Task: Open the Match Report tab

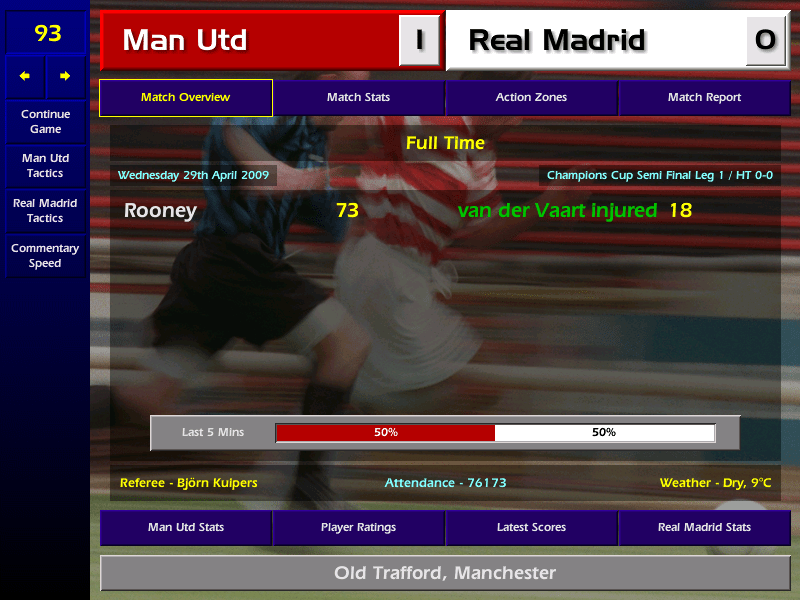Action: pos(704,98)
